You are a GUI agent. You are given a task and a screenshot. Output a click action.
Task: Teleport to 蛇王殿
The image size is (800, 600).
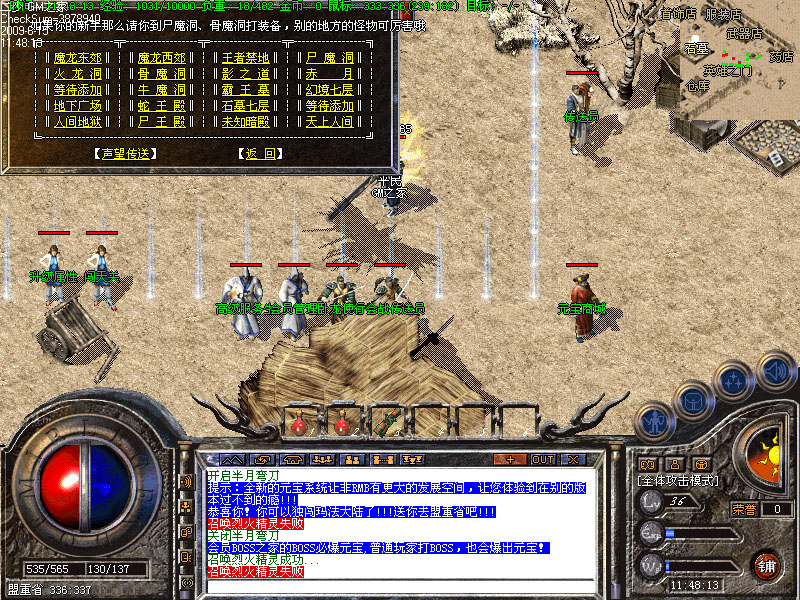click(163, 106)
